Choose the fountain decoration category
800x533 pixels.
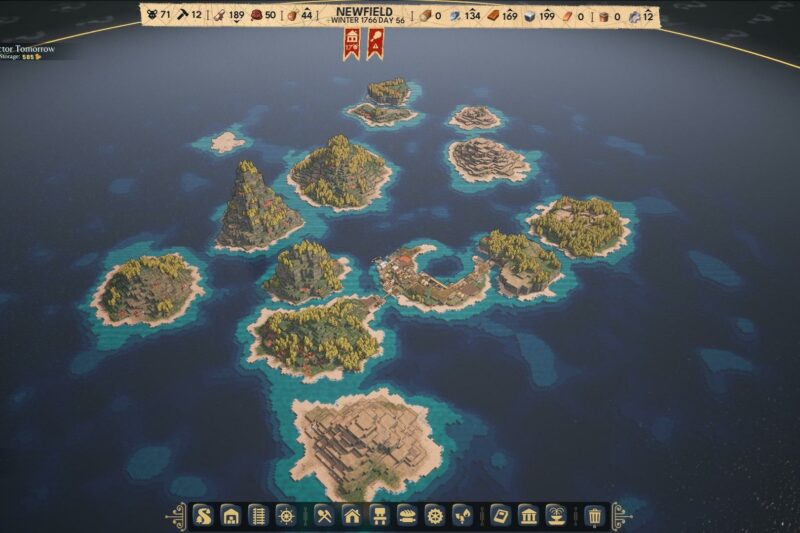(556, 516)
